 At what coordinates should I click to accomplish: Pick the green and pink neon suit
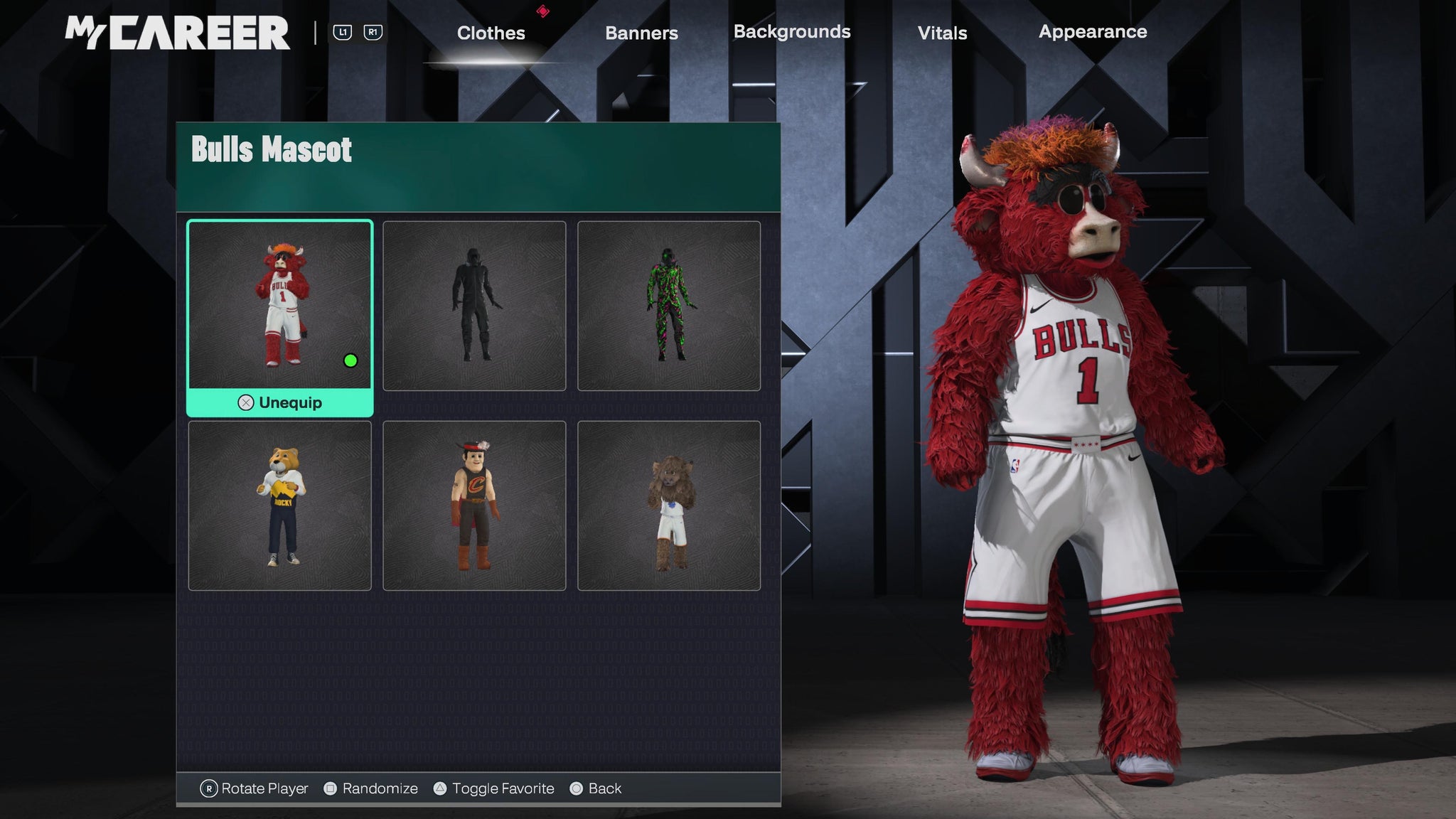(669, 306)
